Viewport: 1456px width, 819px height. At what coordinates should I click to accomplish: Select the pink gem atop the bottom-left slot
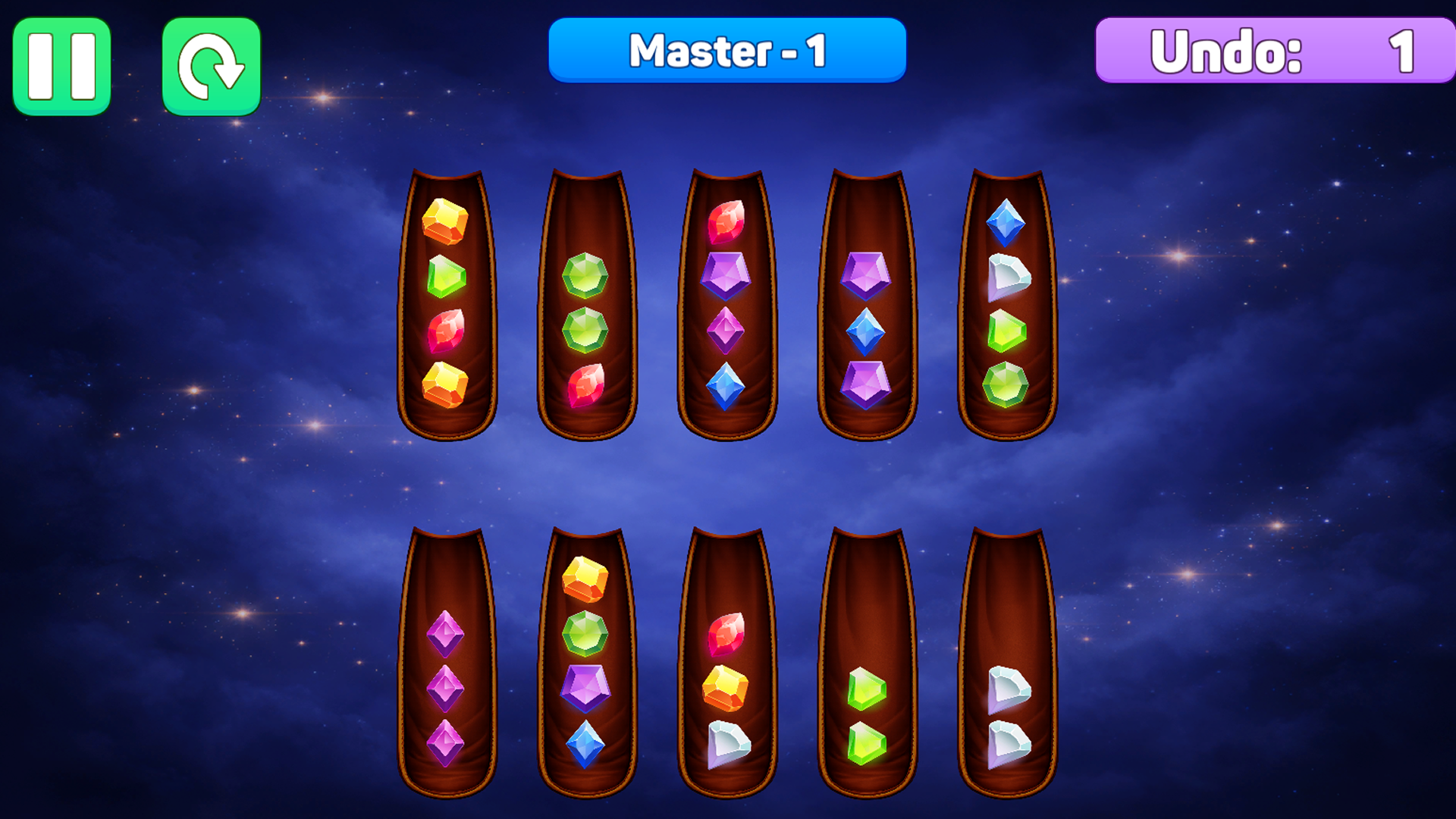tap(446, 633)
